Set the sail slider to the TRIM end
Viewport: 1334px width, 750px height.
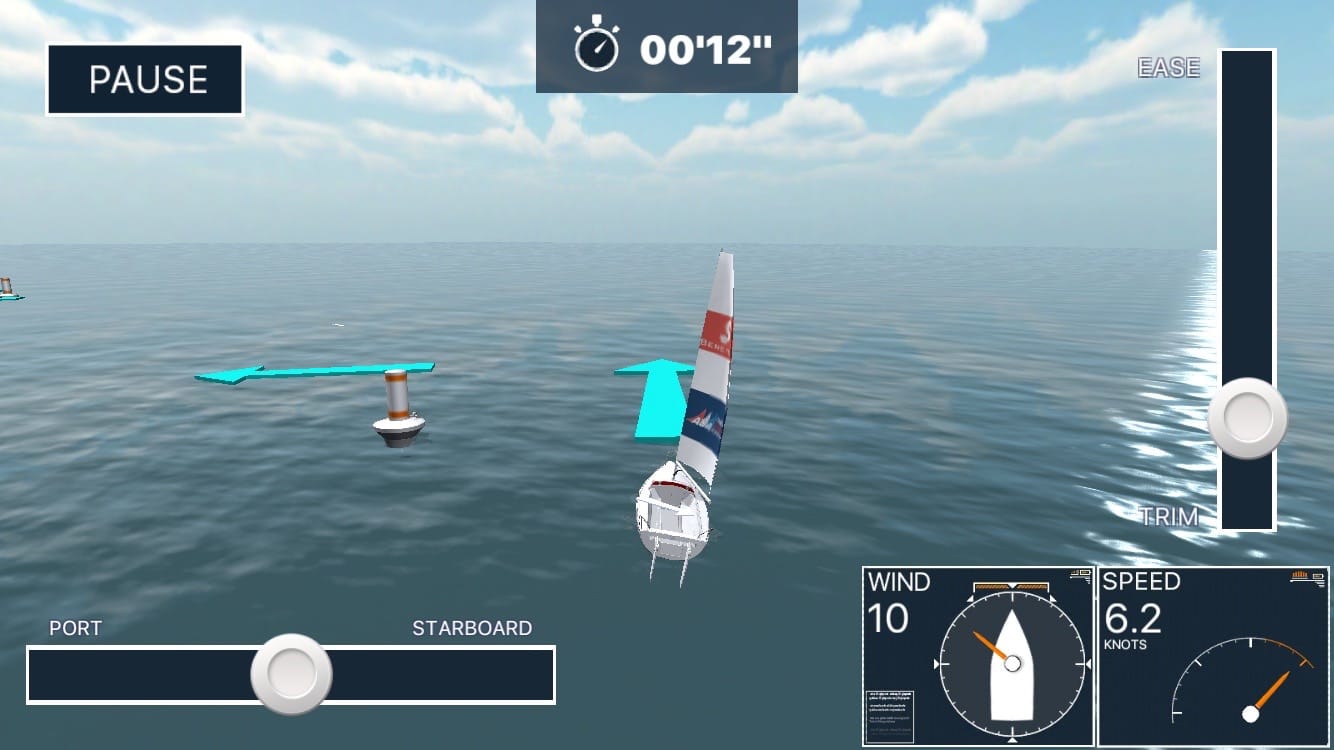(x=1247, y=512)
